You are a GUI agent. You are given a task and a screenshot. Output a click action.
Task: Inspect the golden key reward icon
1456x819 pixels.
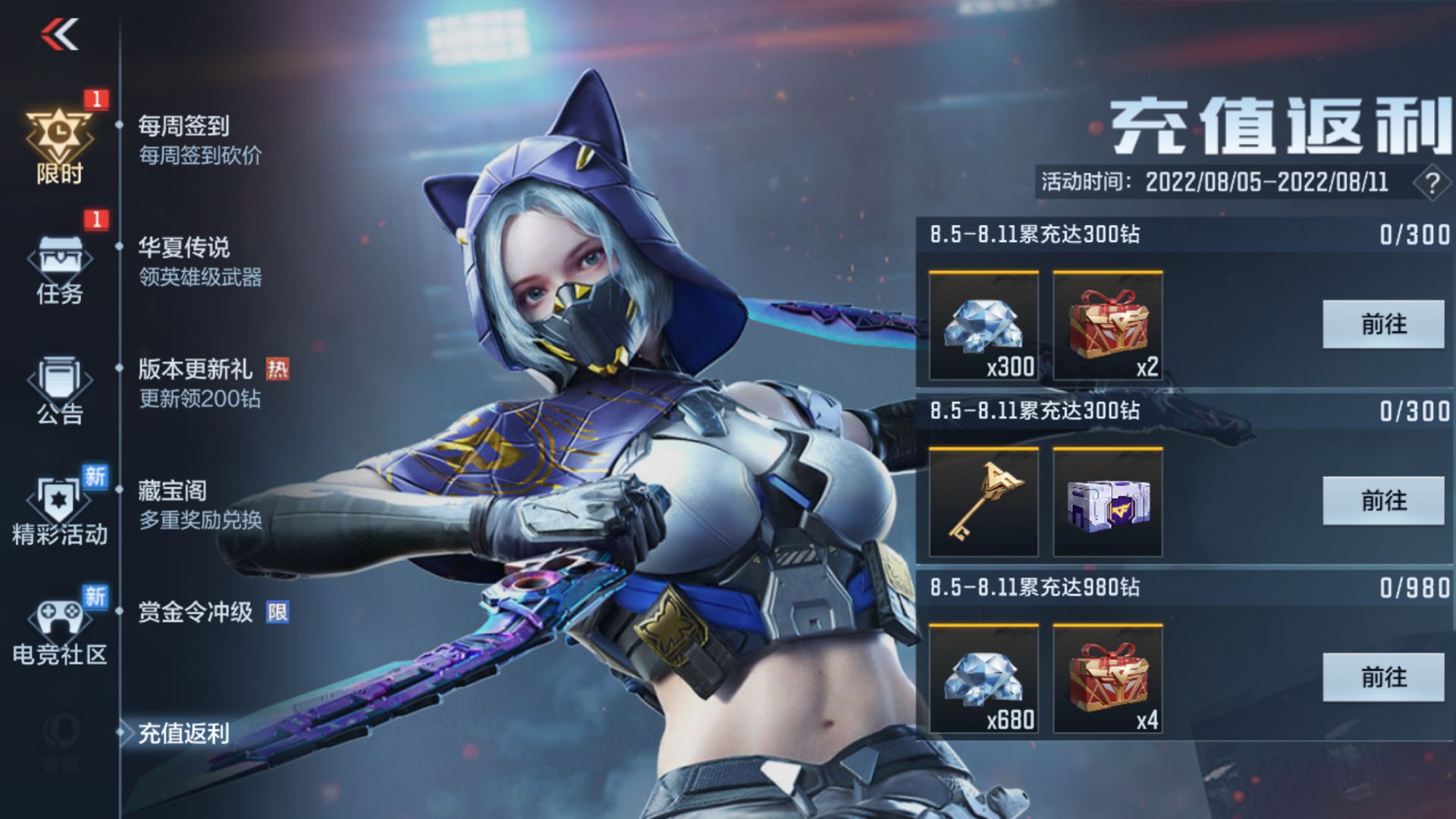984,502
